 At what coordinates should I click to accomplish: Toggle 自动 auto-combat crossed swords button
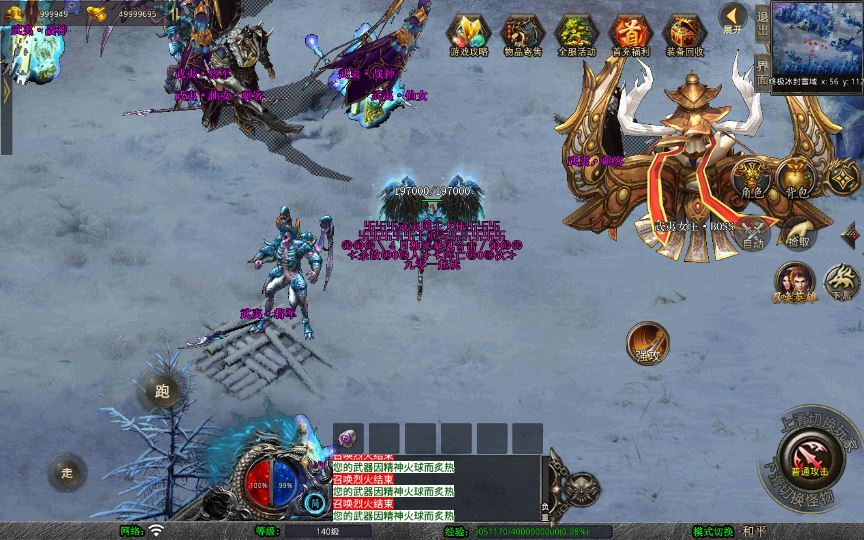click(752, 234)
